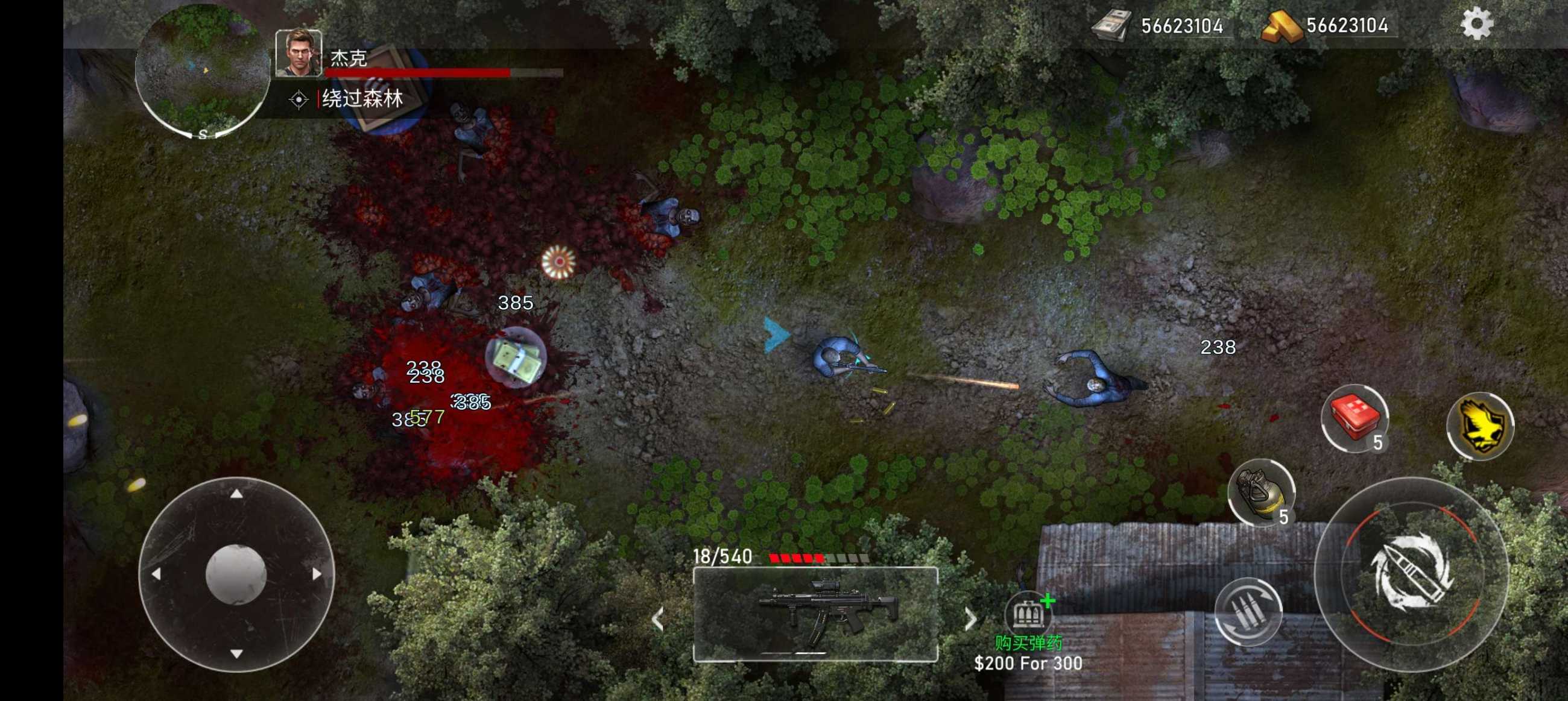Tap the joystick's down arrow
Screen dimensions: 1568x701
click(x=236, y=653)
